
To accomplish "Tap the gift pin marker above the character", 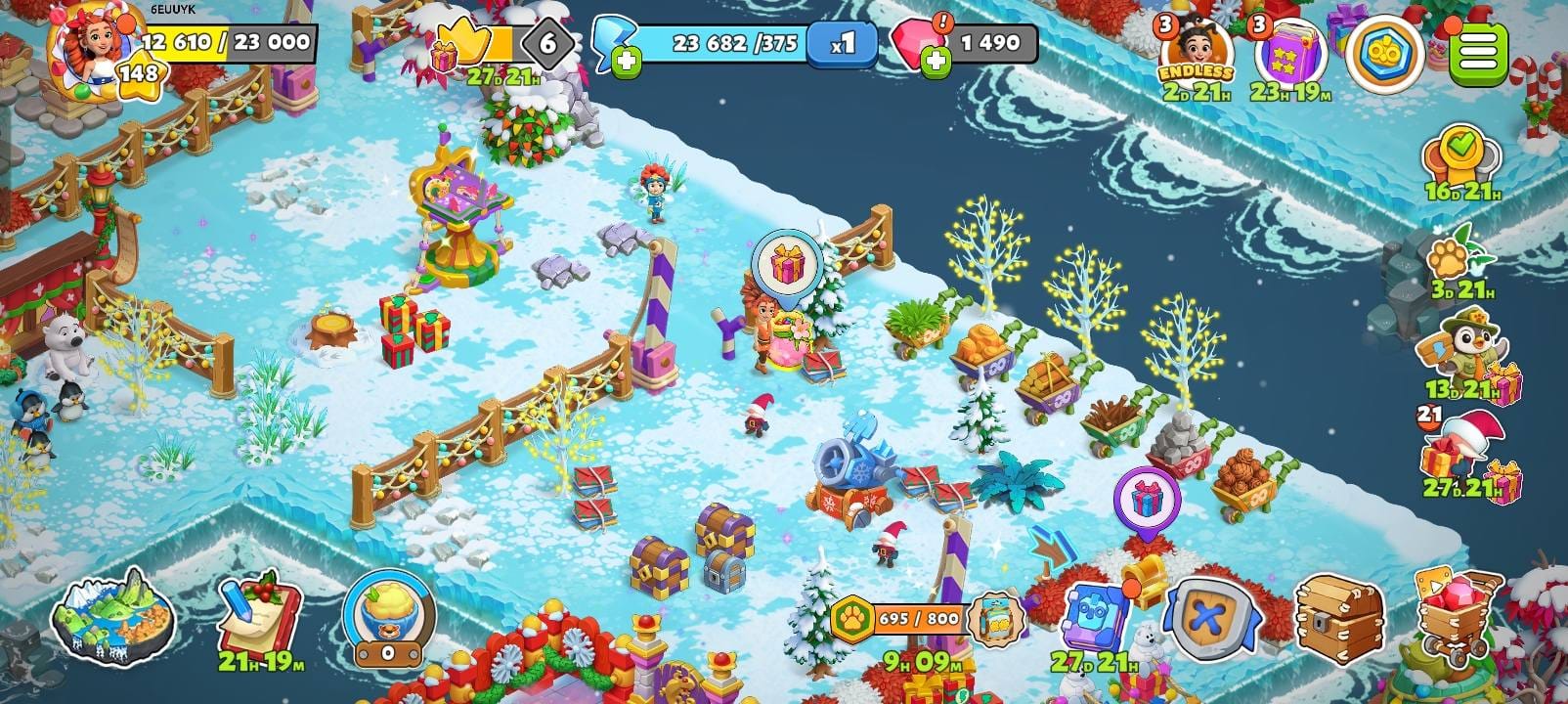I will 787,264.
